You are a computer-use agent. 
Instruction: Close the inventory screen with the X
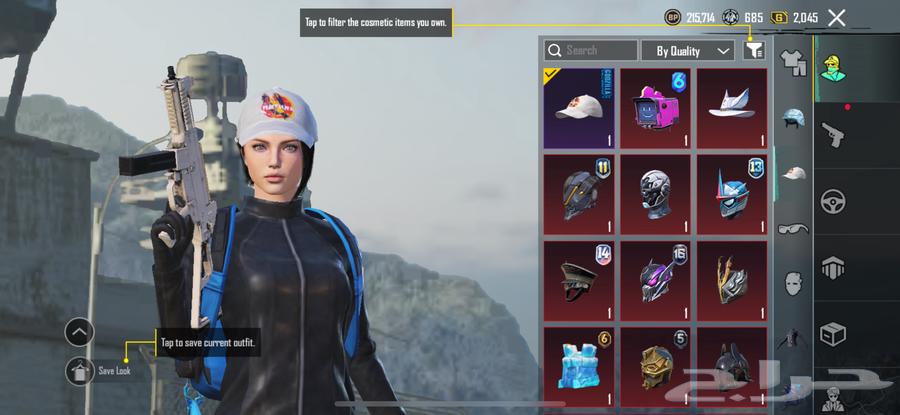[837, 17]
